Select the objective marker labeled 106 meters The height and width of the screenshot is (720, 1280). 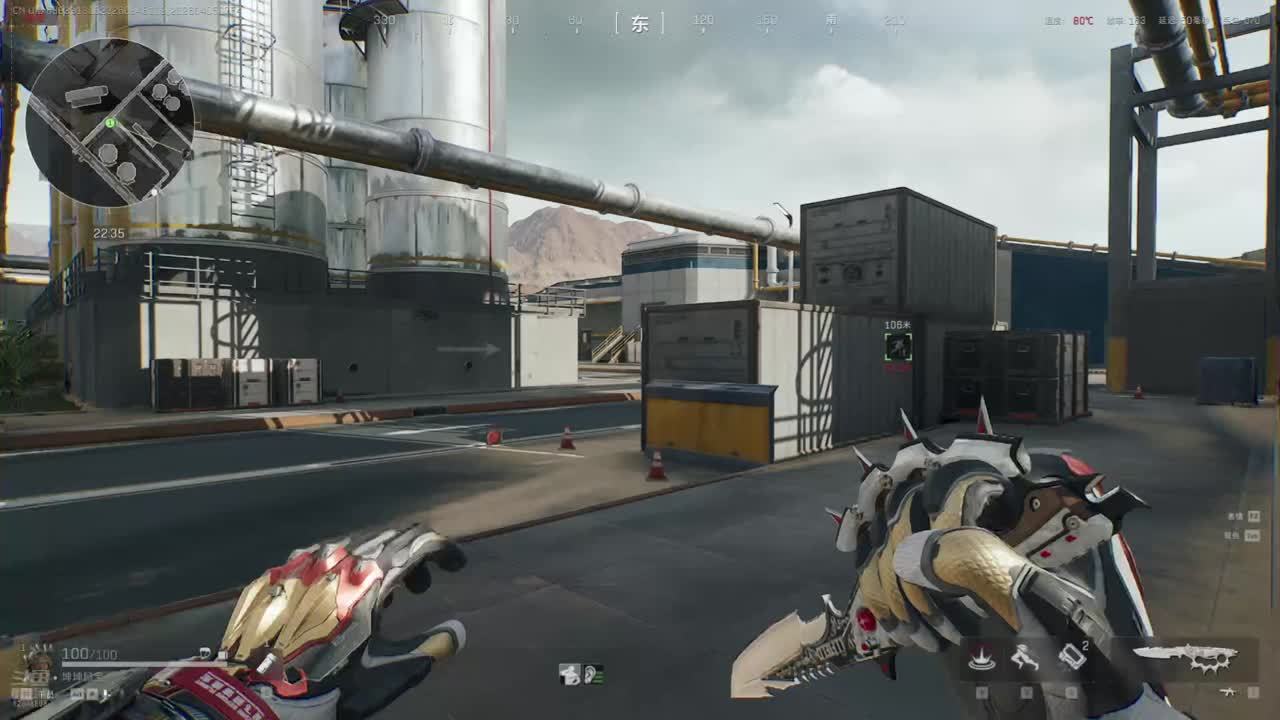[x=898, y=347]
